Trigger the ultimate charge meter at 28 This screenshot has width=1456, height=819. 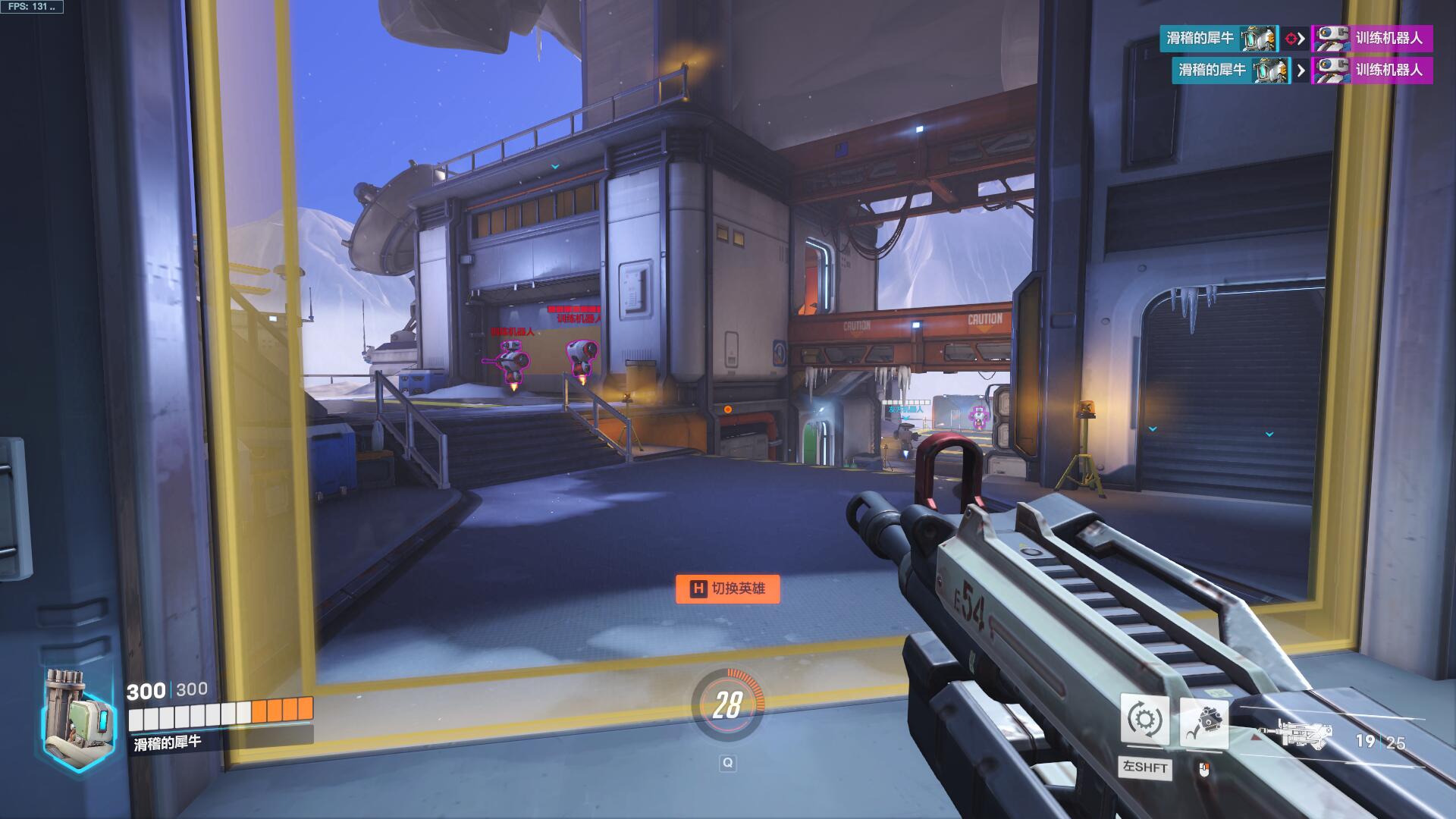(x=726, y=705)
